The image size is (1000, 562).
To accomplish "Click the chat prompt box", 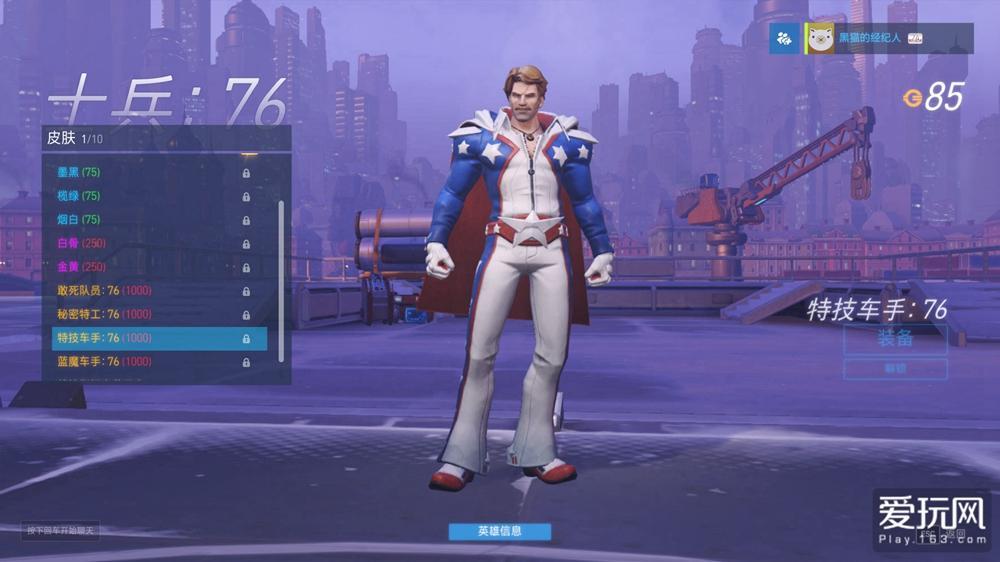I will 62,530.
